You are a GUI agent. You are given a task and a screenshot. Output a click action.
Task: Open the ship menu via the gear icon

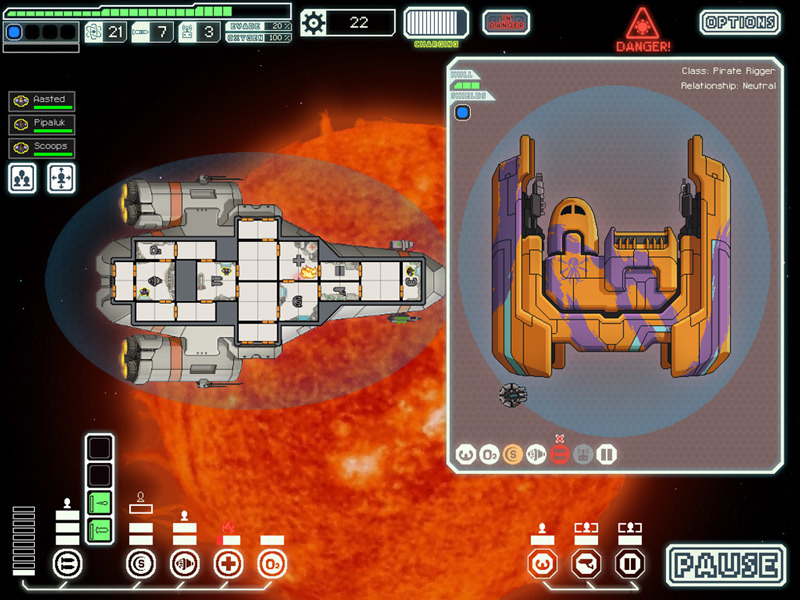tap(314, 22)
